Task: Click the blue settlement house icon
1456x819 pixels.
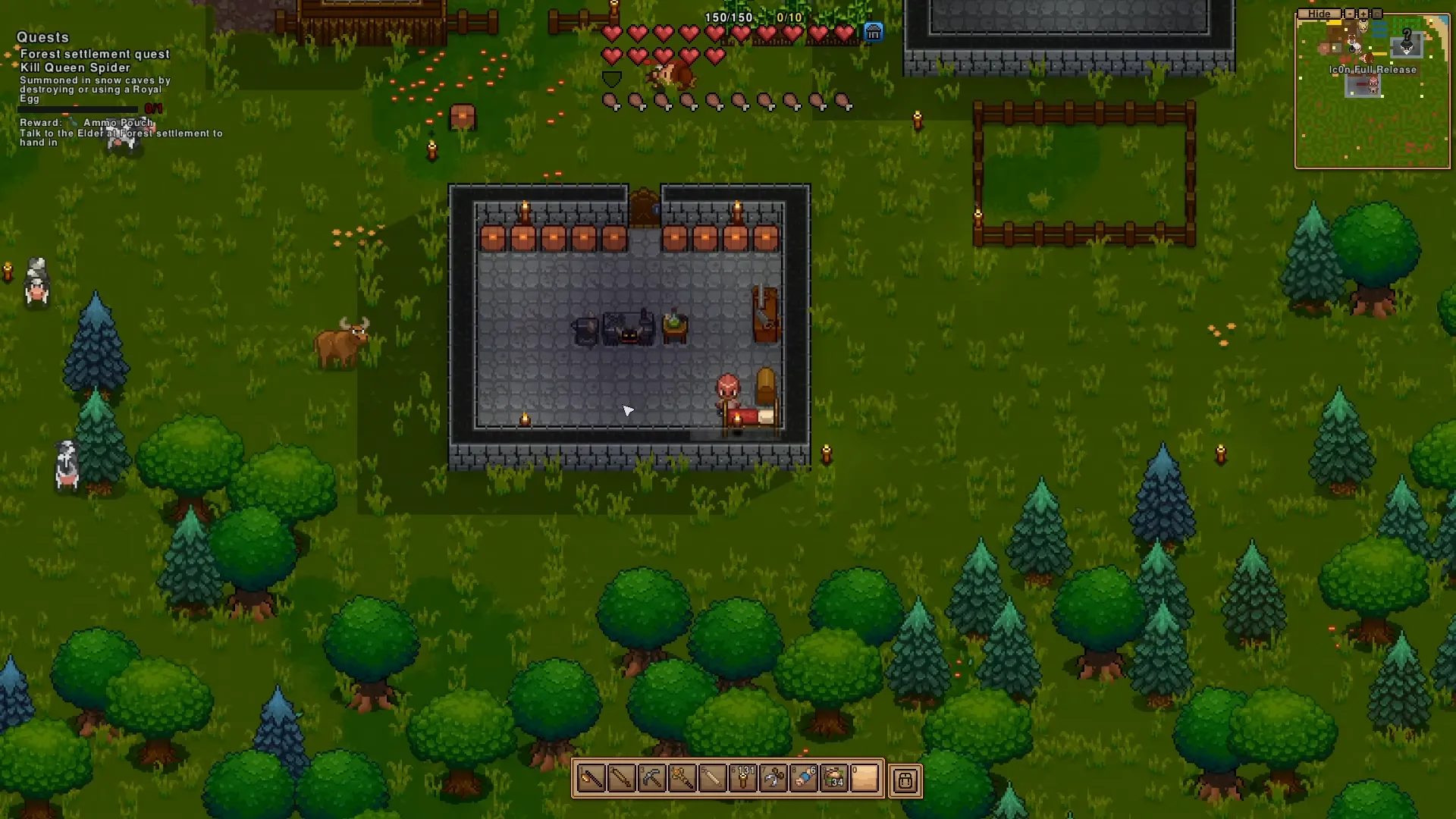Action: [x=874, y=33]
